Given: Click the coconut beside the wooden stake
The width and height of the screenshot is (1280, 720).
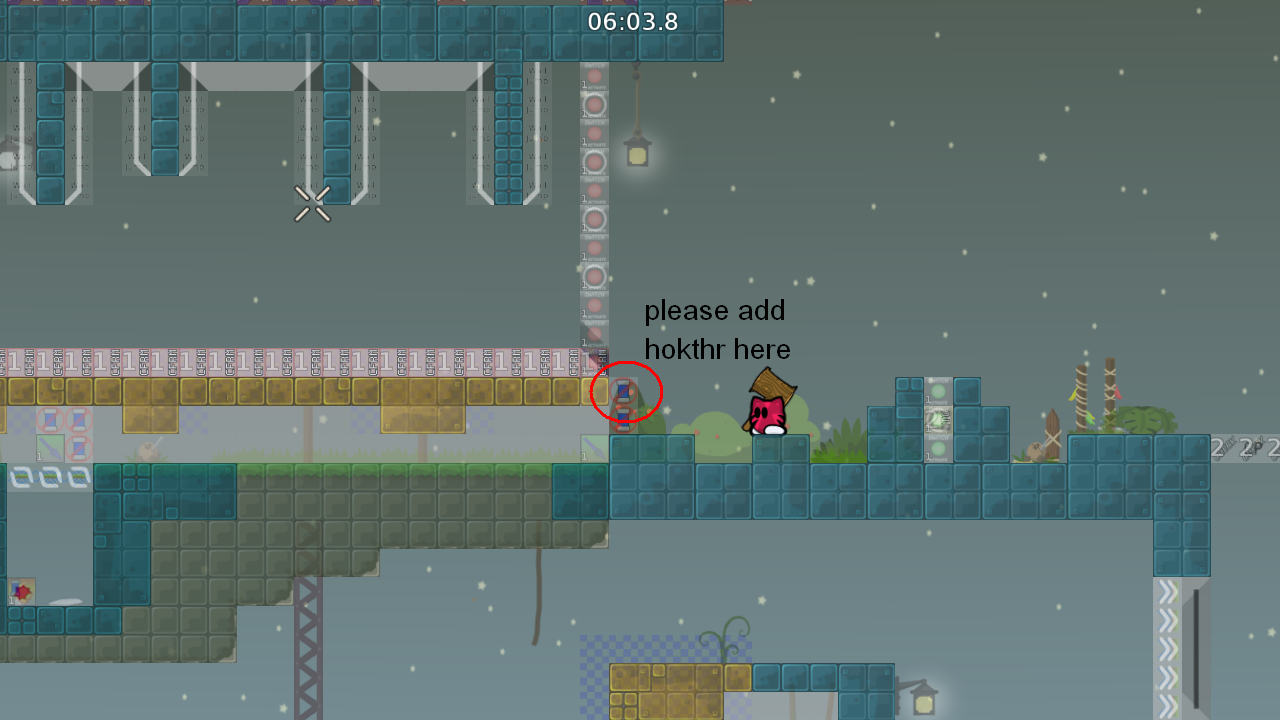Looking at the screenshot, I should point(1035,449).
